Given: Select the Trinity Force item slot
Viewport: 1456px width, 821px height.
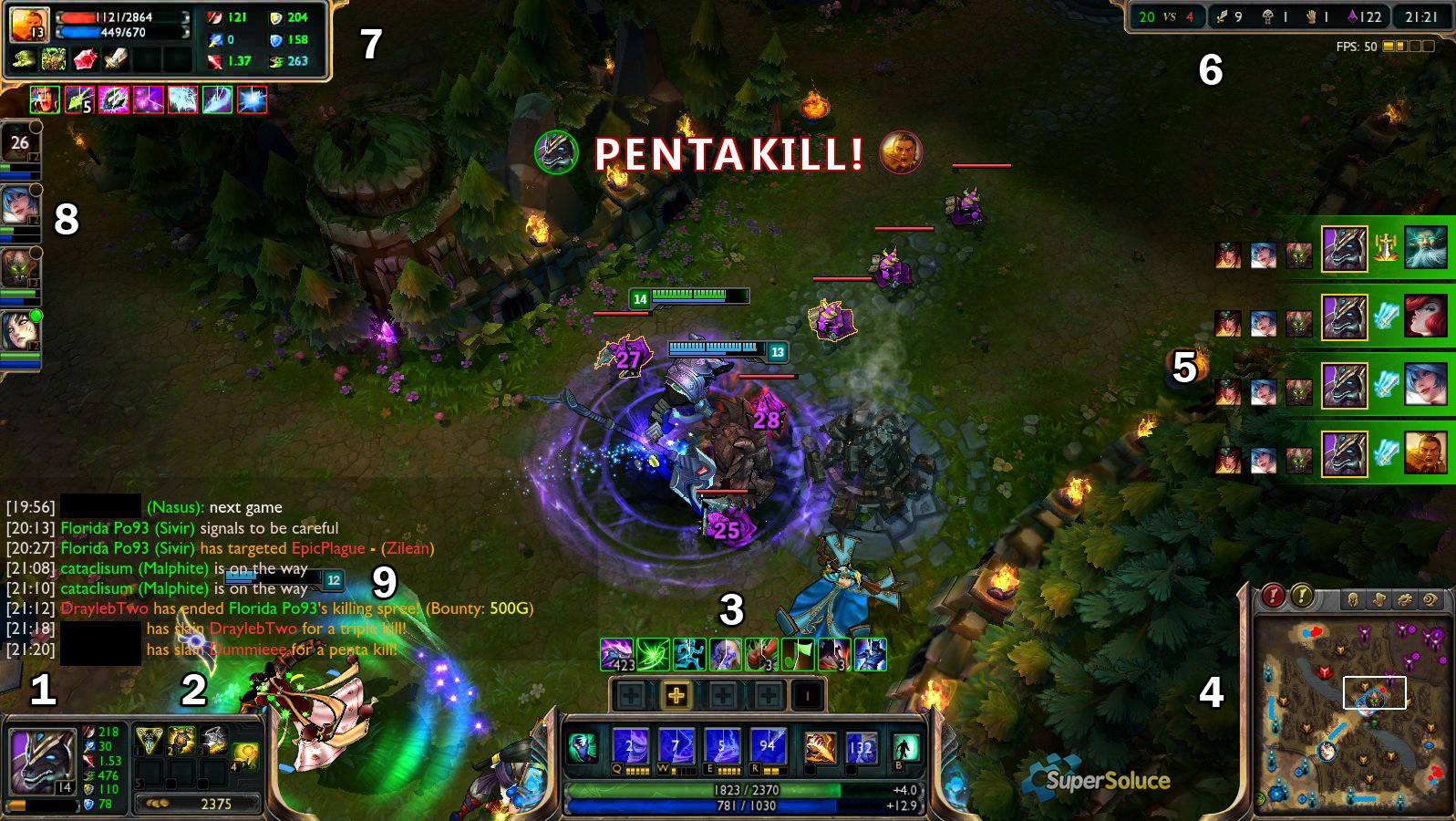Looking at the screenshot, I should click(149, 739).
